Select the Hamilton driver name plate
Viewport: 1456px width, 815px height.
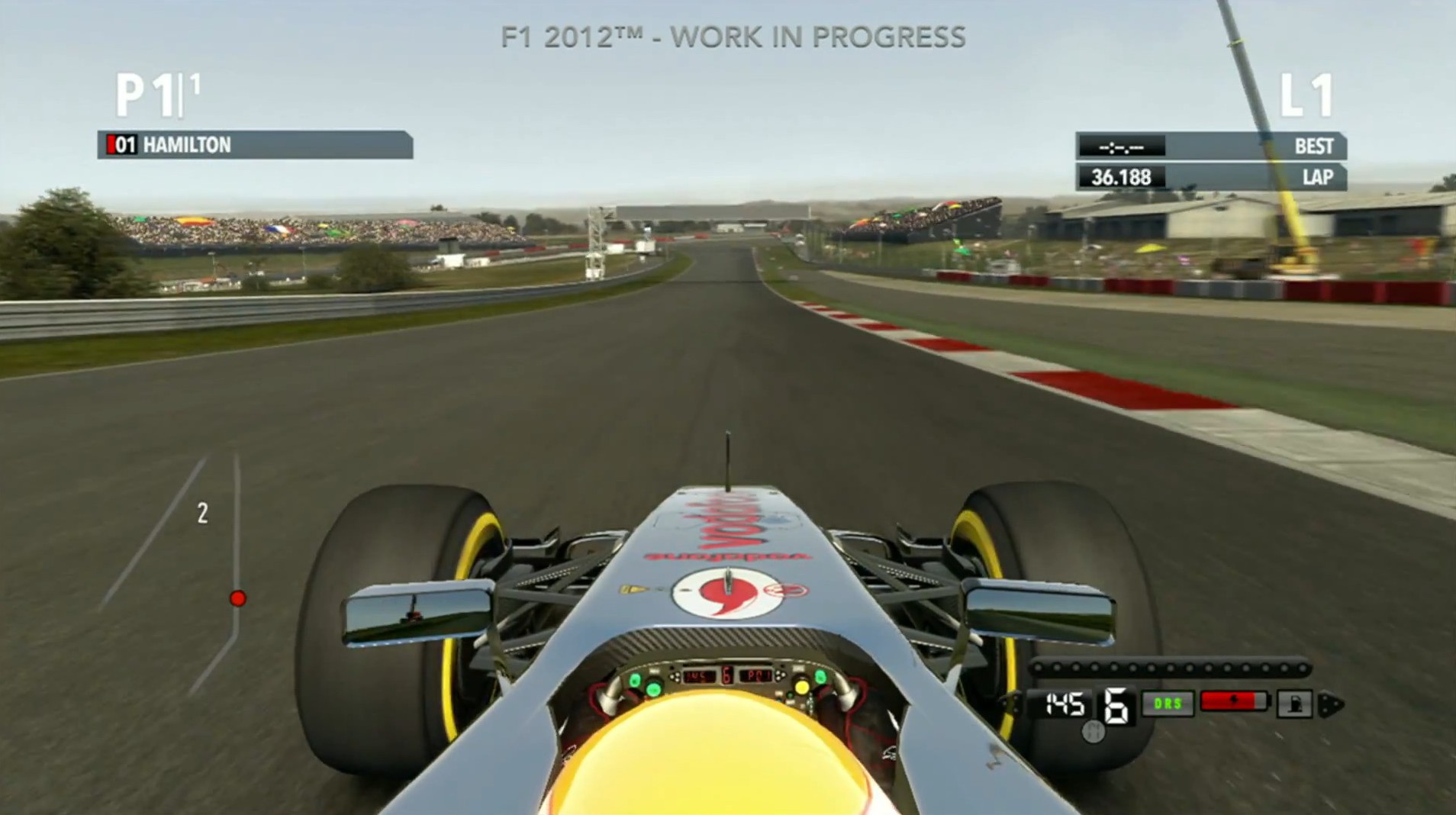point(255,145)
